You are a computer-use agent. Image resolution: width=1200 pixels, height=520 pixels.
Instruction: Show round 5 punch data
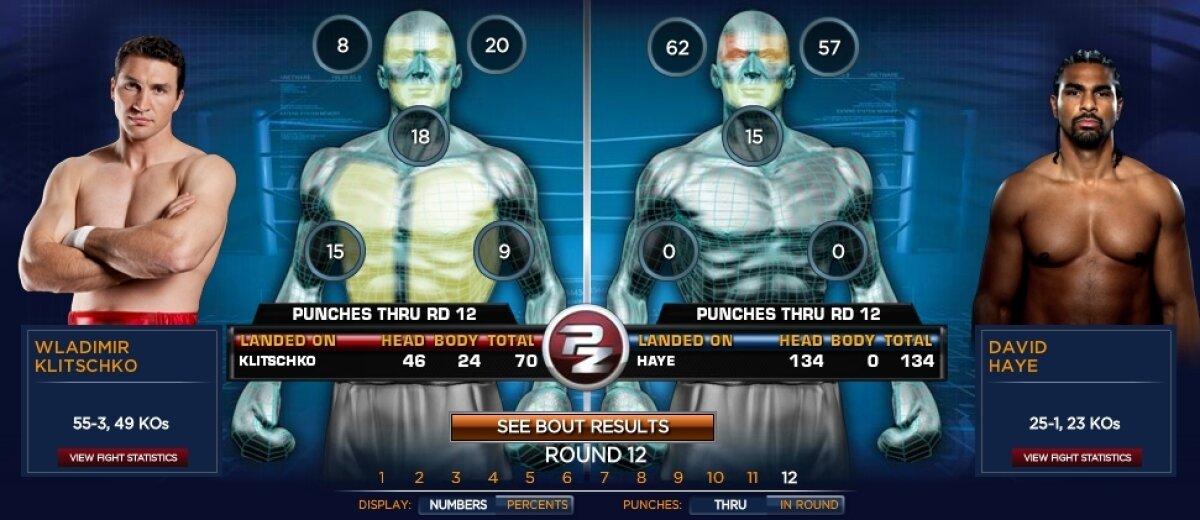click(x=530, y=478)
